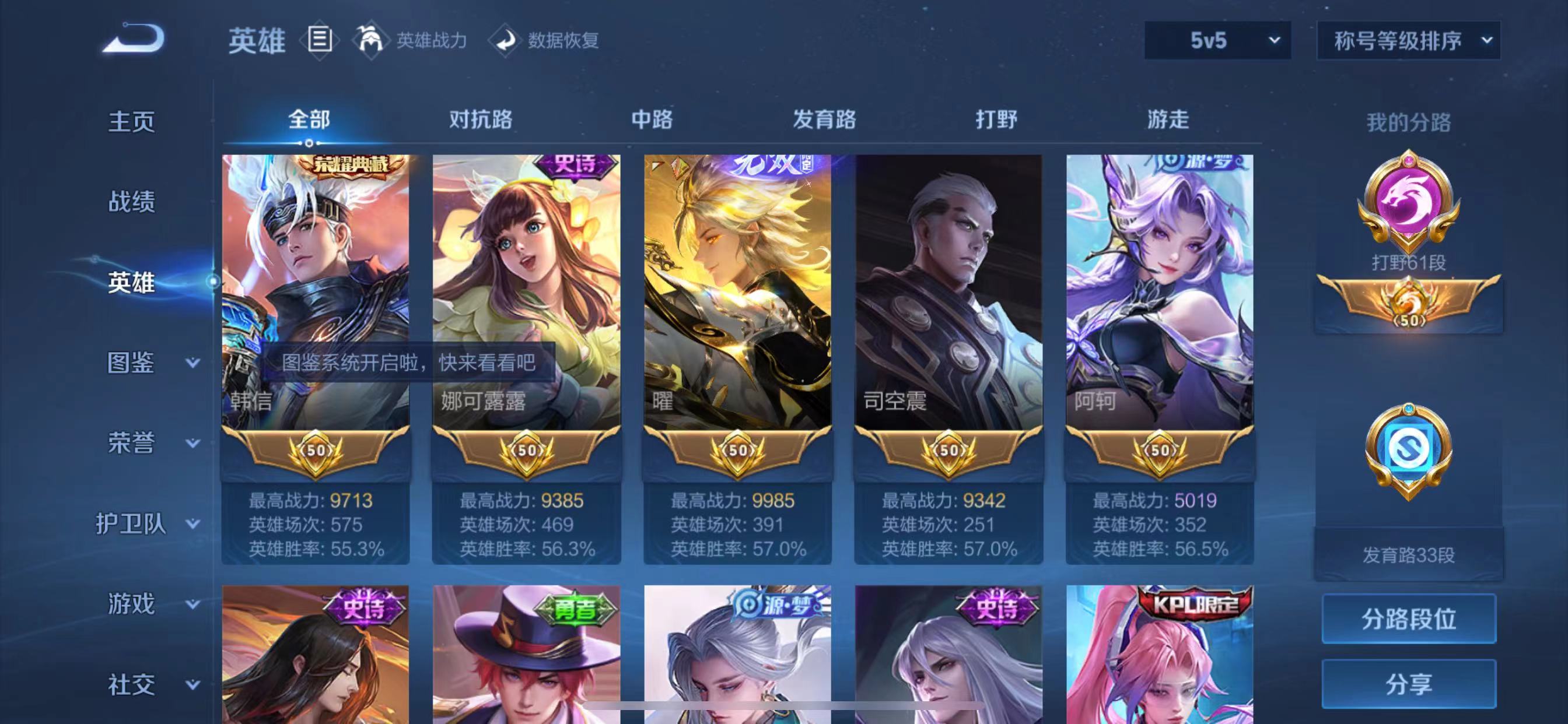
Task: Switch to the 游走 lane tab
Action: click(x=1167, y=120)
